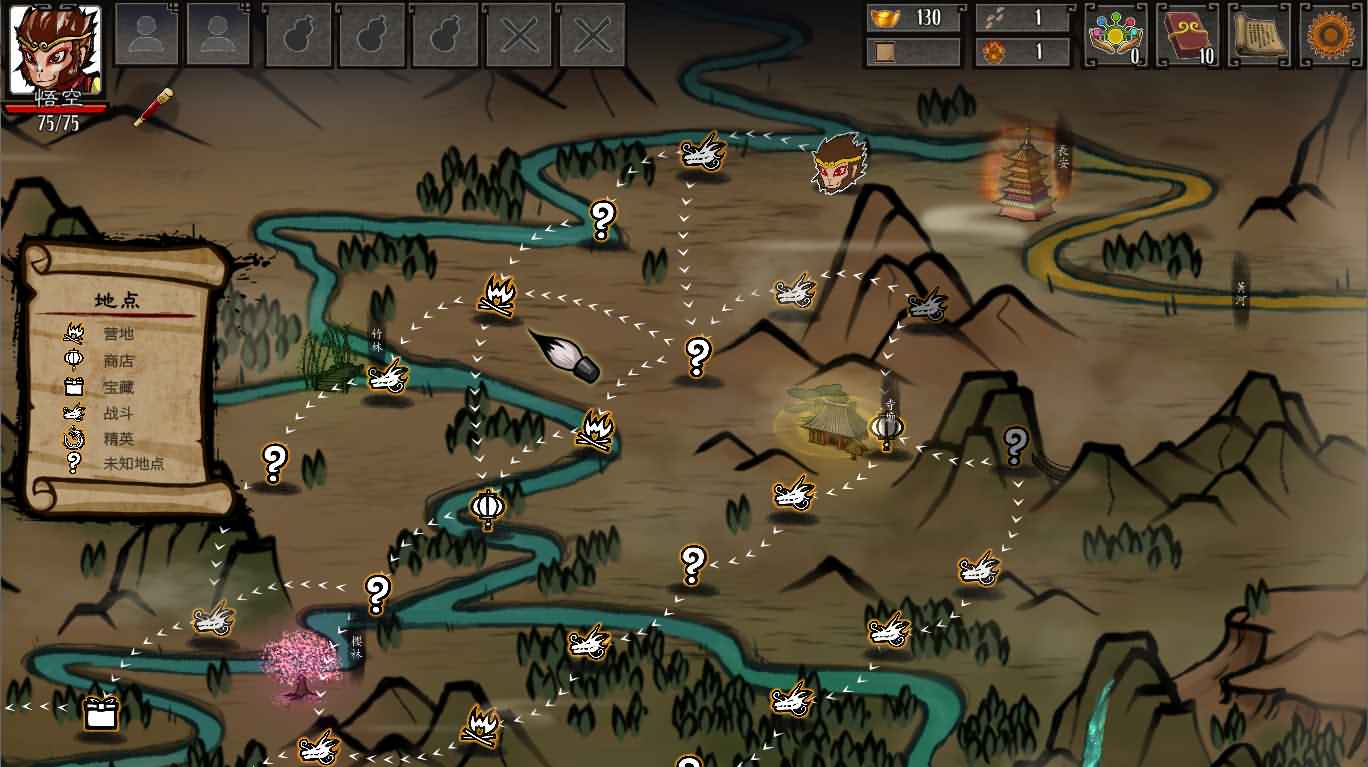Select the shop lantern beside the temple
The image size is (1368, 767).
(886, 429)
